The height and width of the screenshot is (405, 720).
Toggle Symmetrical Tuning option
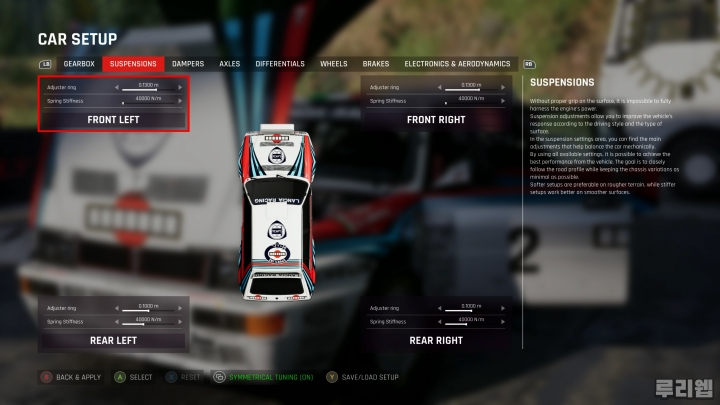coord(264,377)
